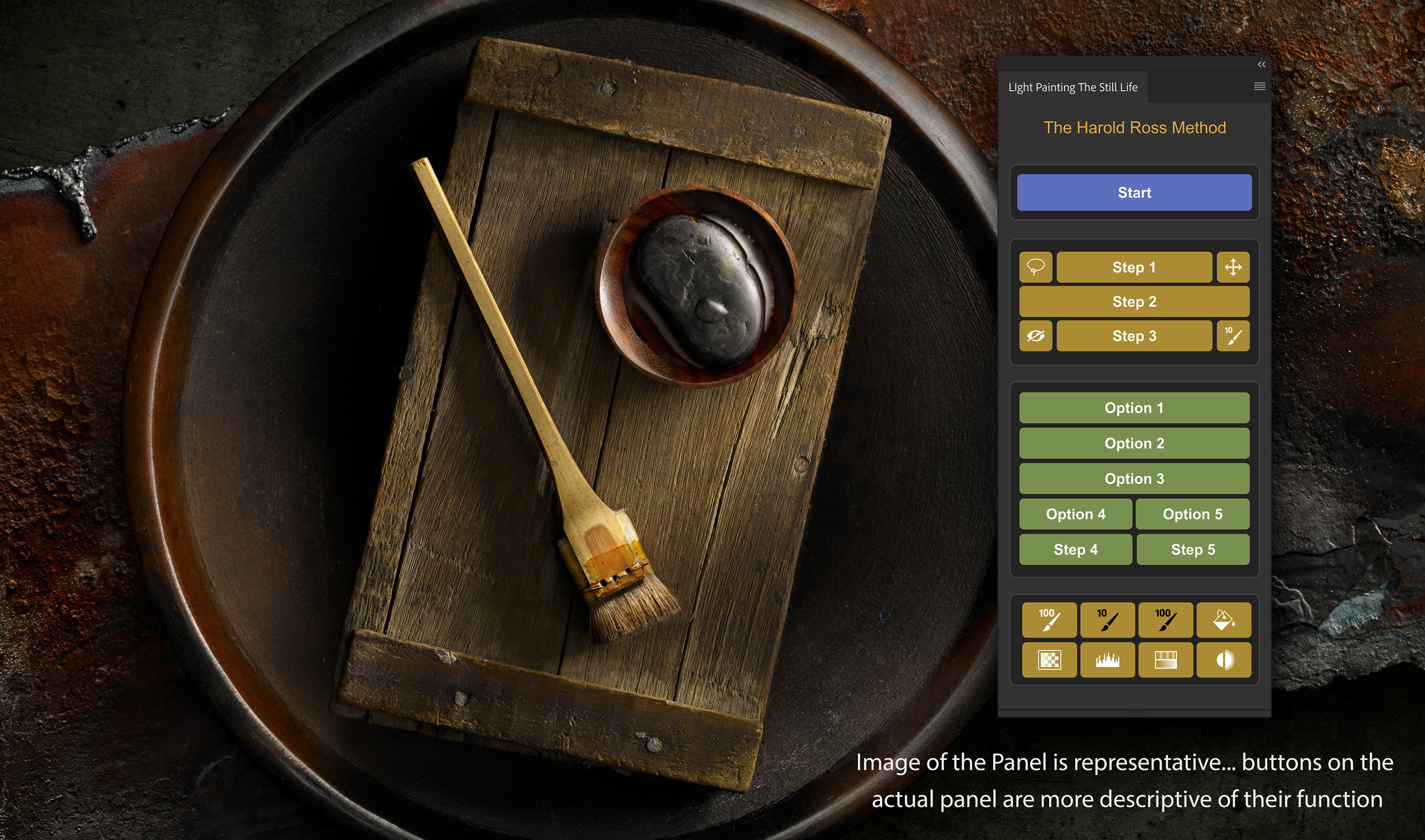Choose the white 100 brush icon
Screen dimensions: 1425x840
1049,620
